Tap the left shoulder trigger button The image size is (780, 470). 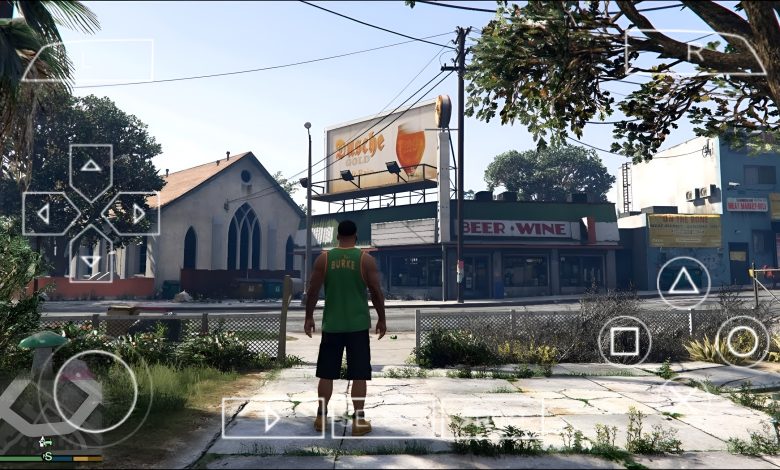[x=88, y=61]
